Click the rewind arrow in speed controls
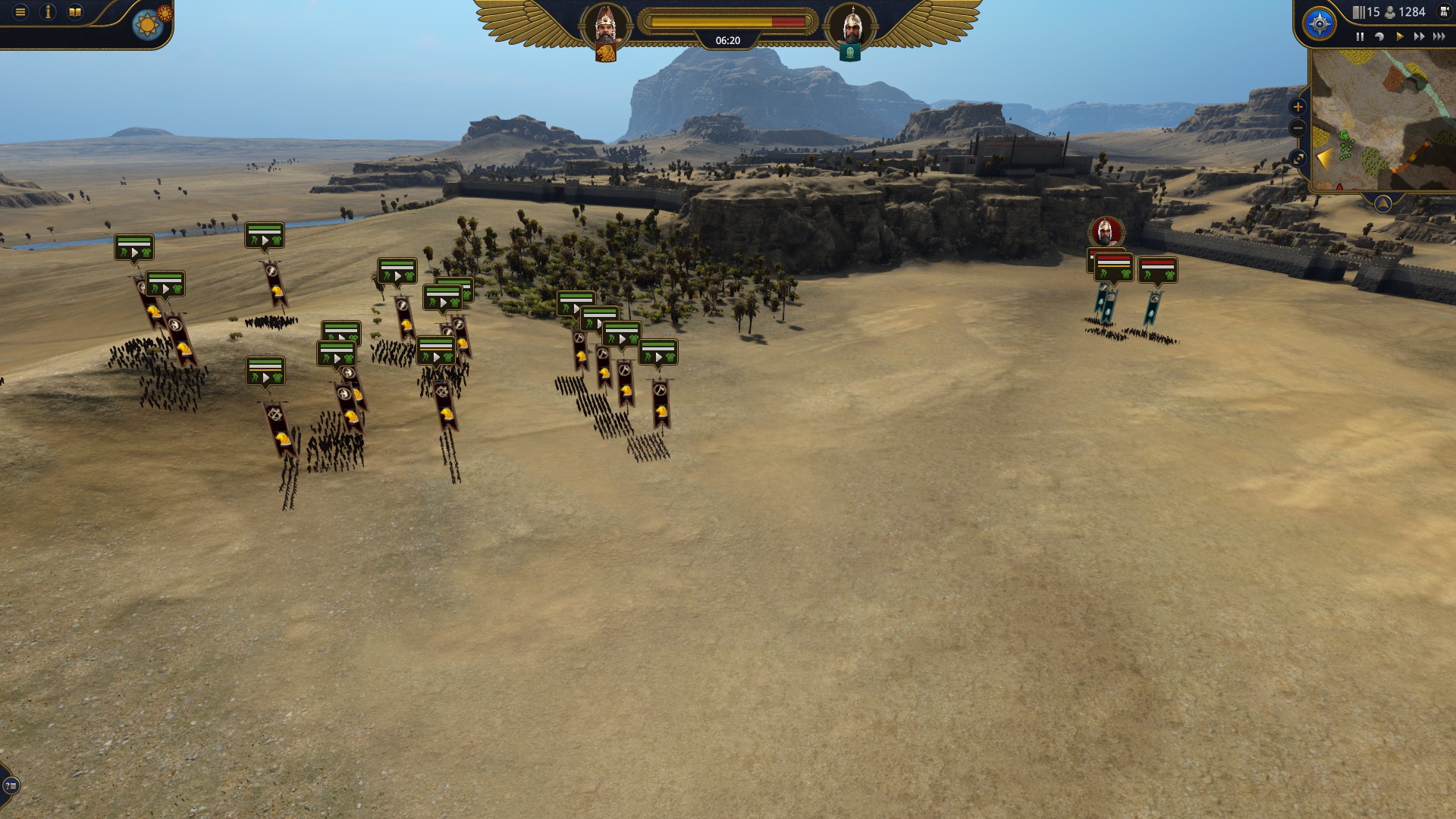1456x819 pixels. [x=1381, y=36]
